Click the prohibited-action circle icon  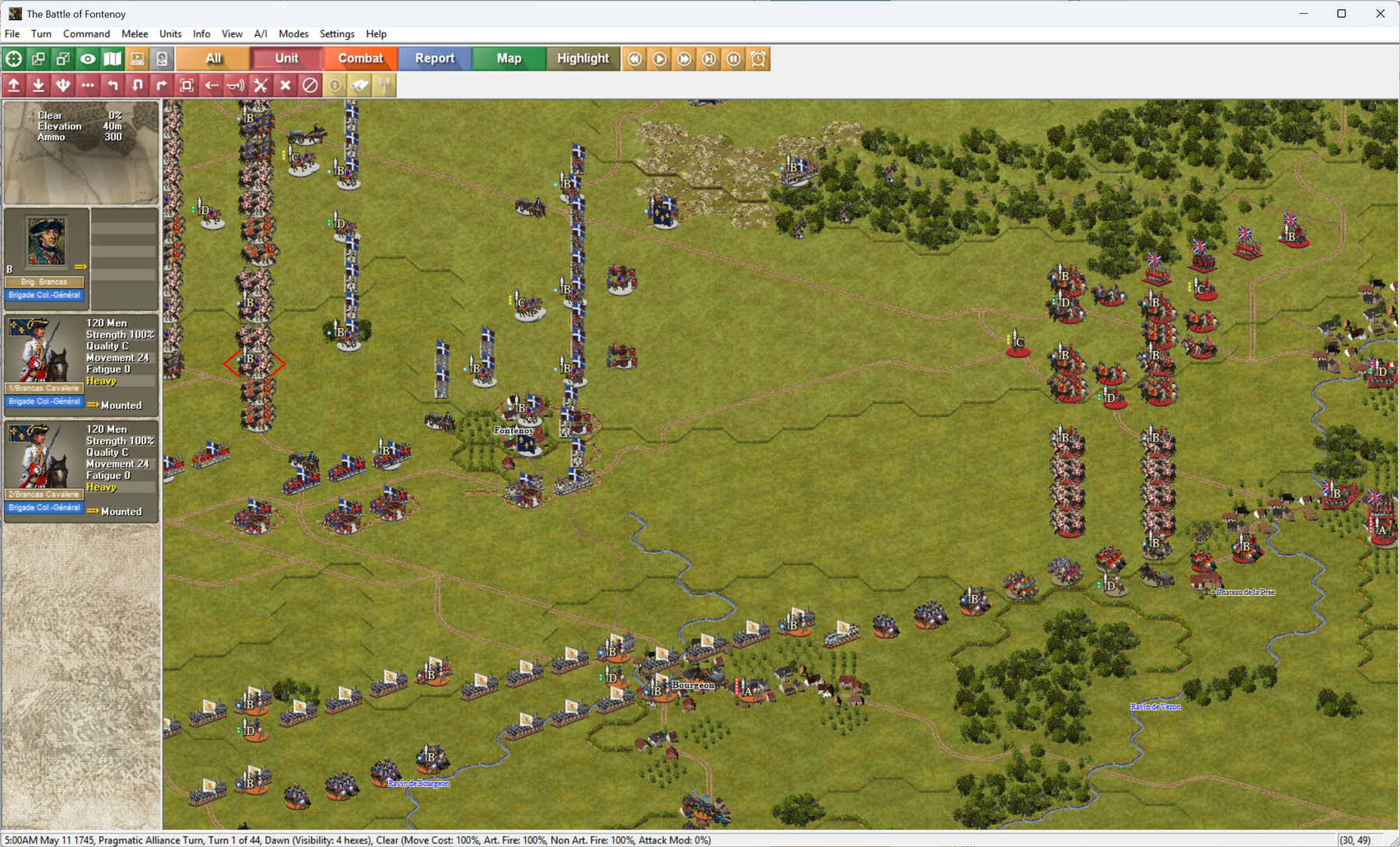310,86
